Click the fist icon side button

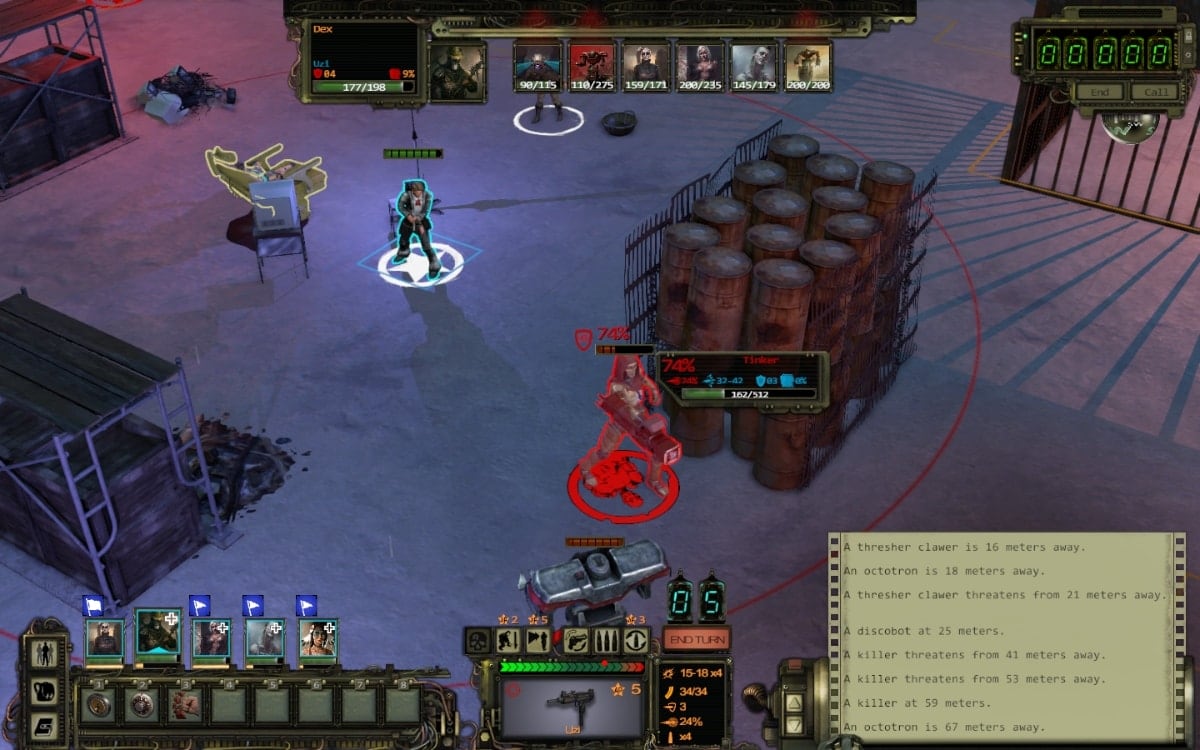click(x=45, y=690)
